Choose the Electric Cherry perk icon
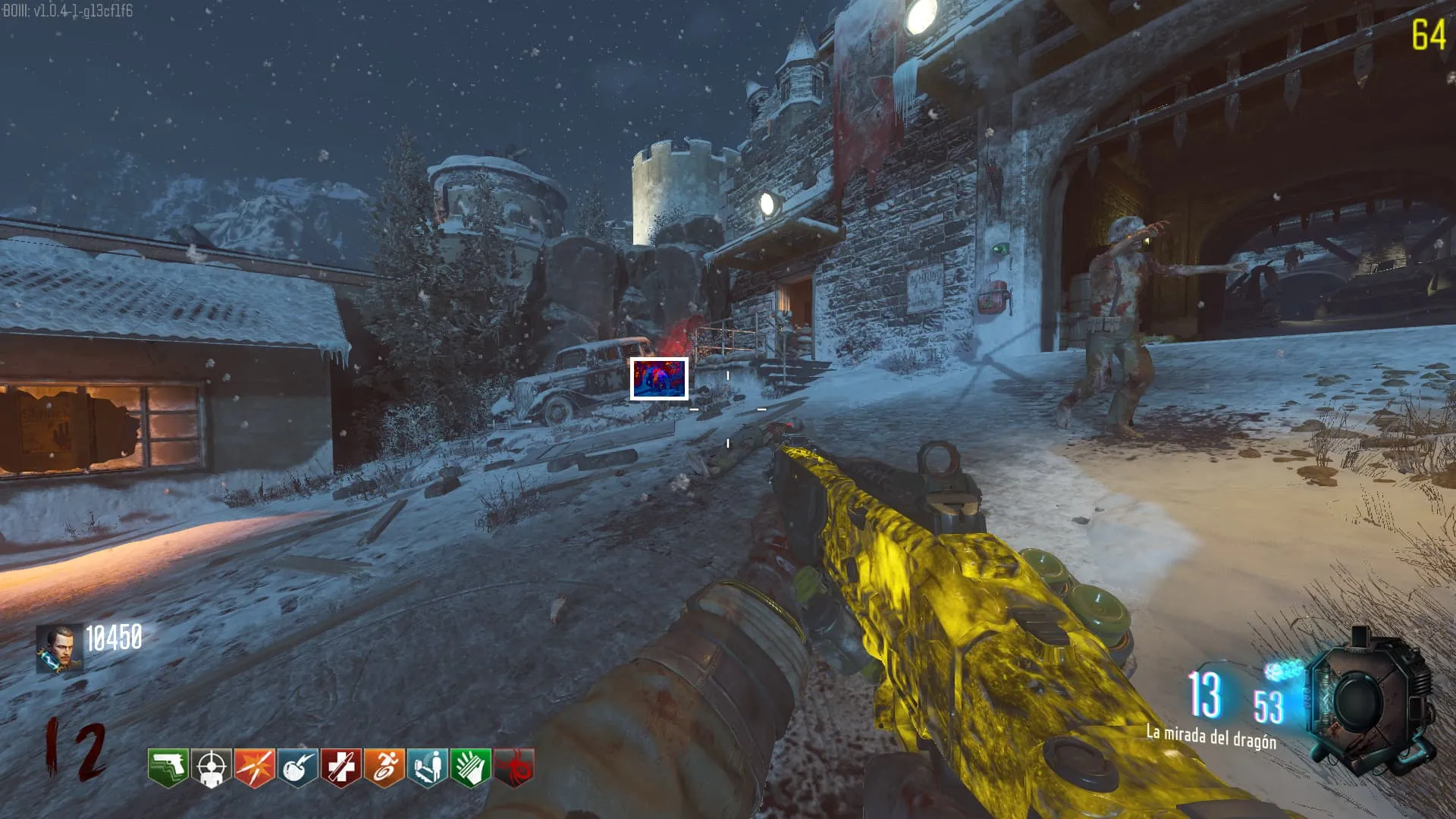Screen dimensions: 1456x819 tap(298, 767)
